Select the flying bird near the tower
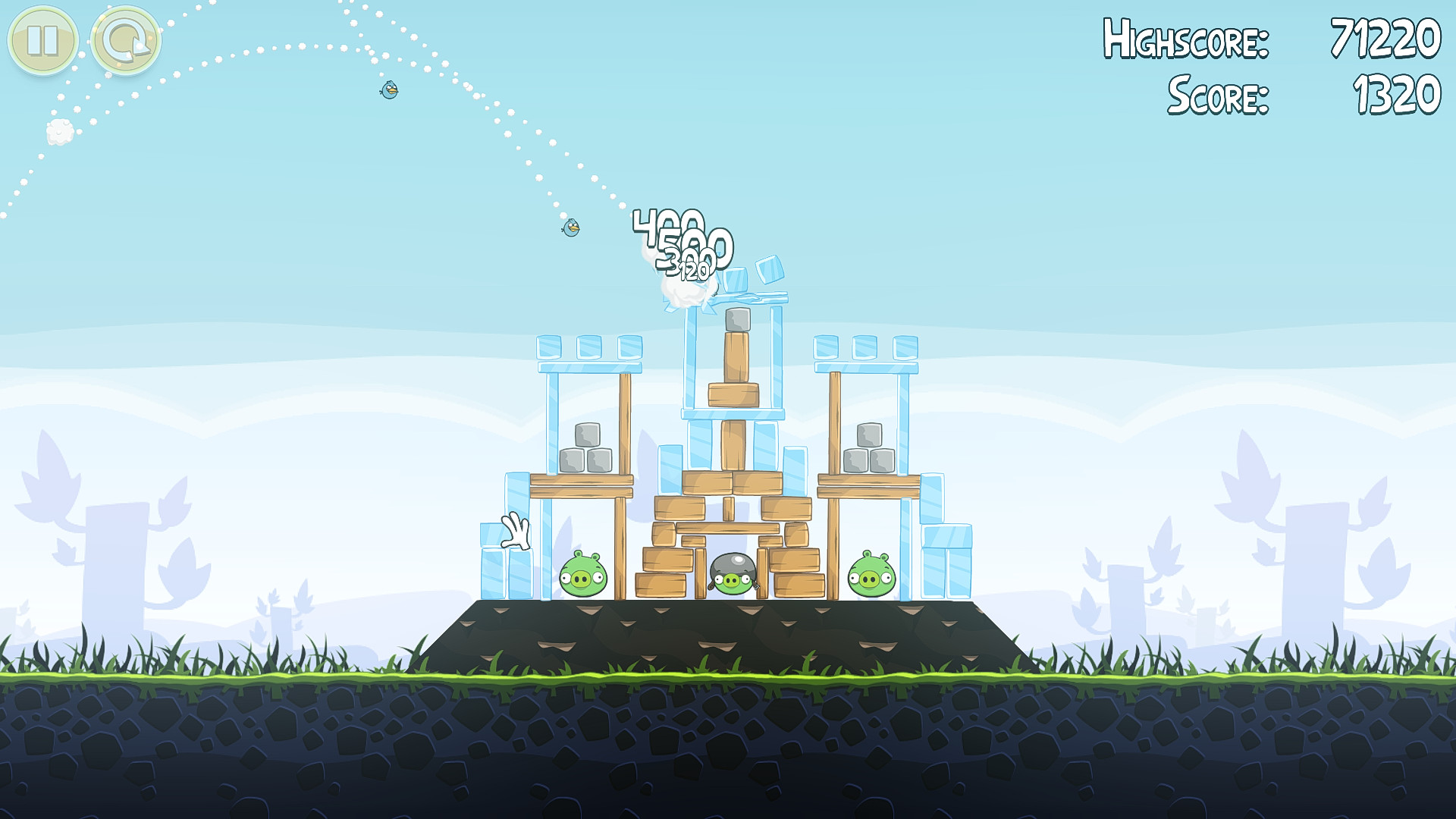The height and width of the screenshot is (819, 1456). pyautogui.click(x=572, y=227)
